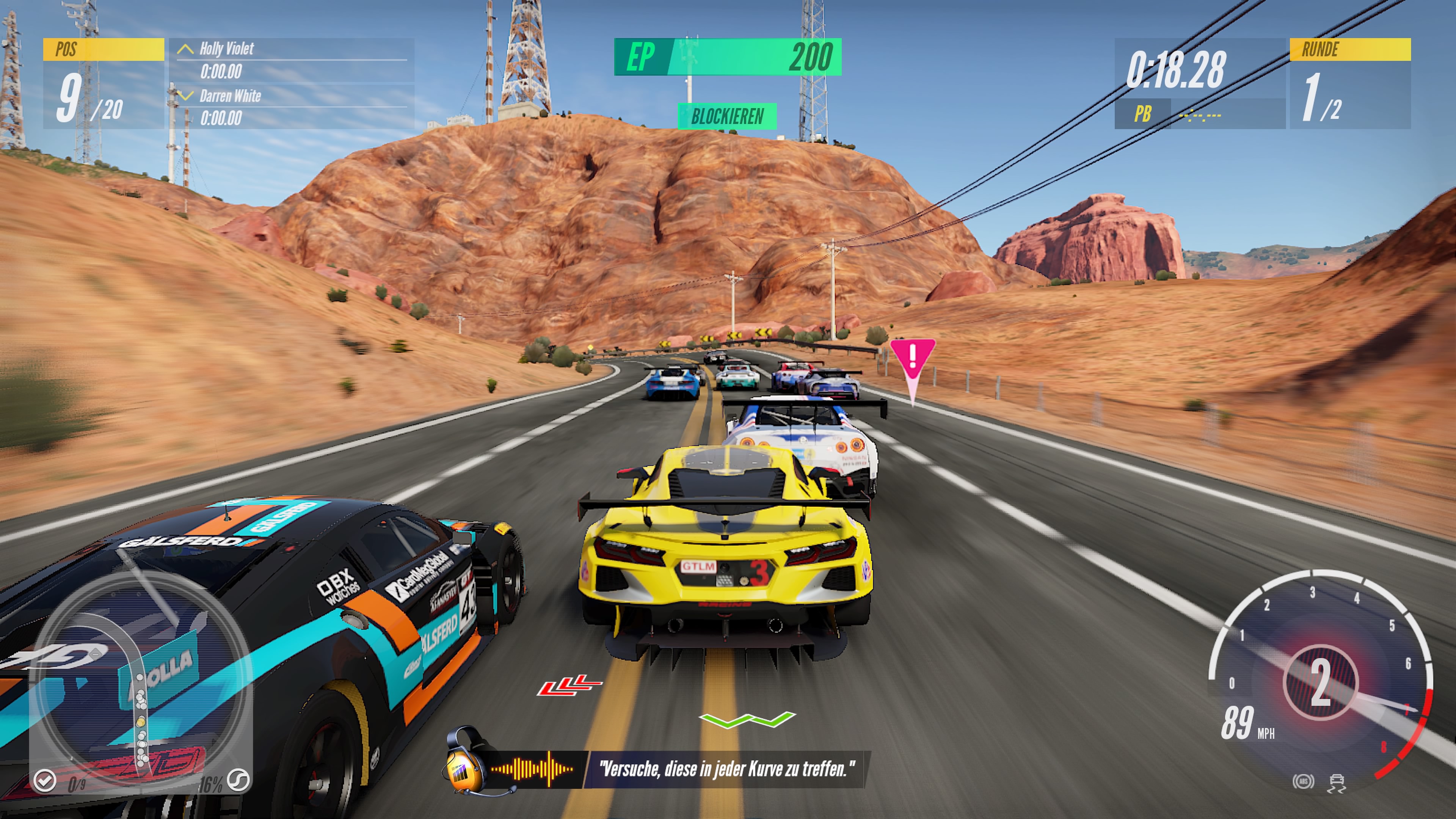Choose Darren White's row in the standings
The height and width of the screenshot is (819, 1456).
[x=292, y=107]
